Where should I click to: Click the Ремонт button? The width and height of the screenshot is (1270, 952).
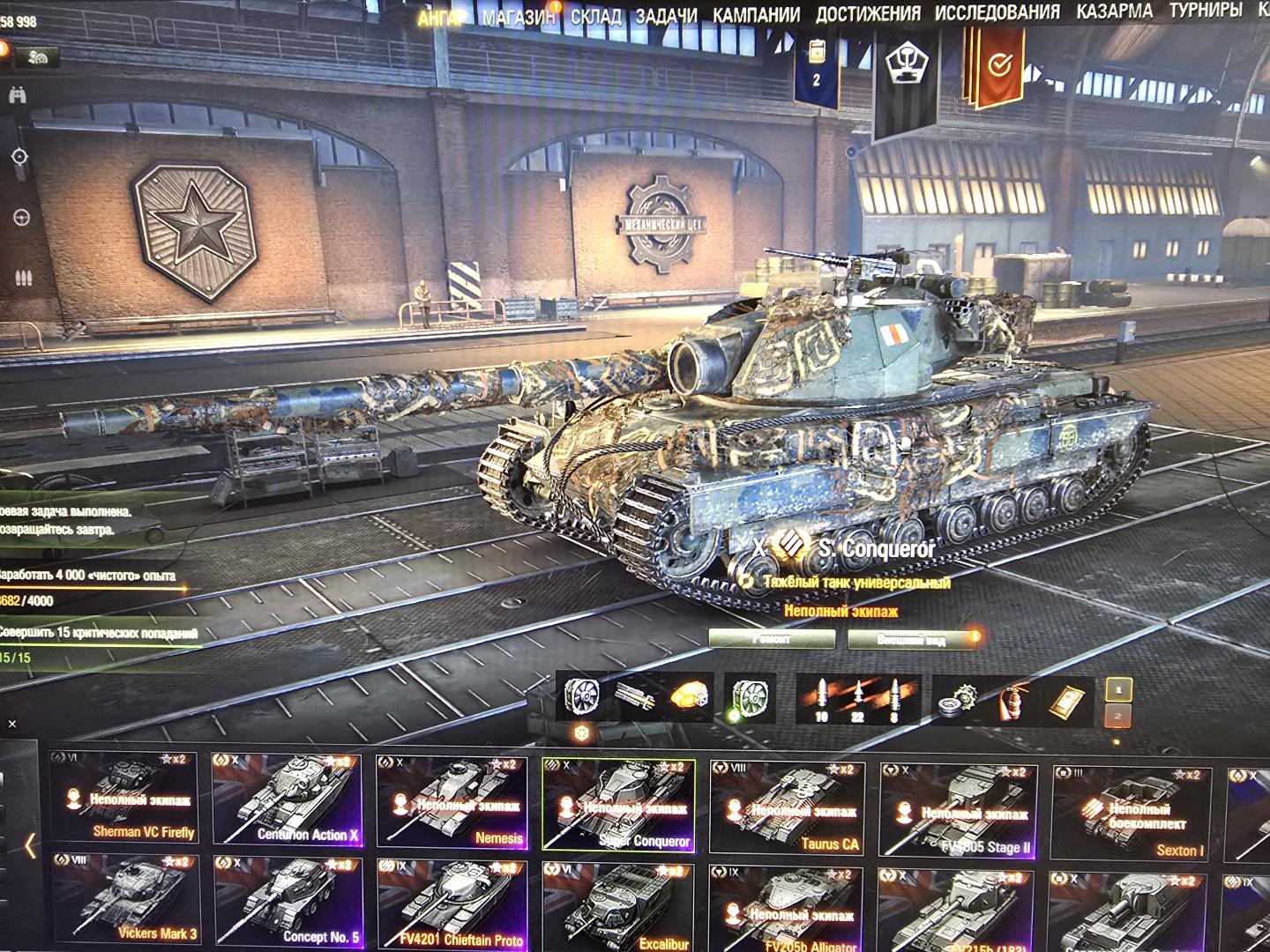point(772,639)
